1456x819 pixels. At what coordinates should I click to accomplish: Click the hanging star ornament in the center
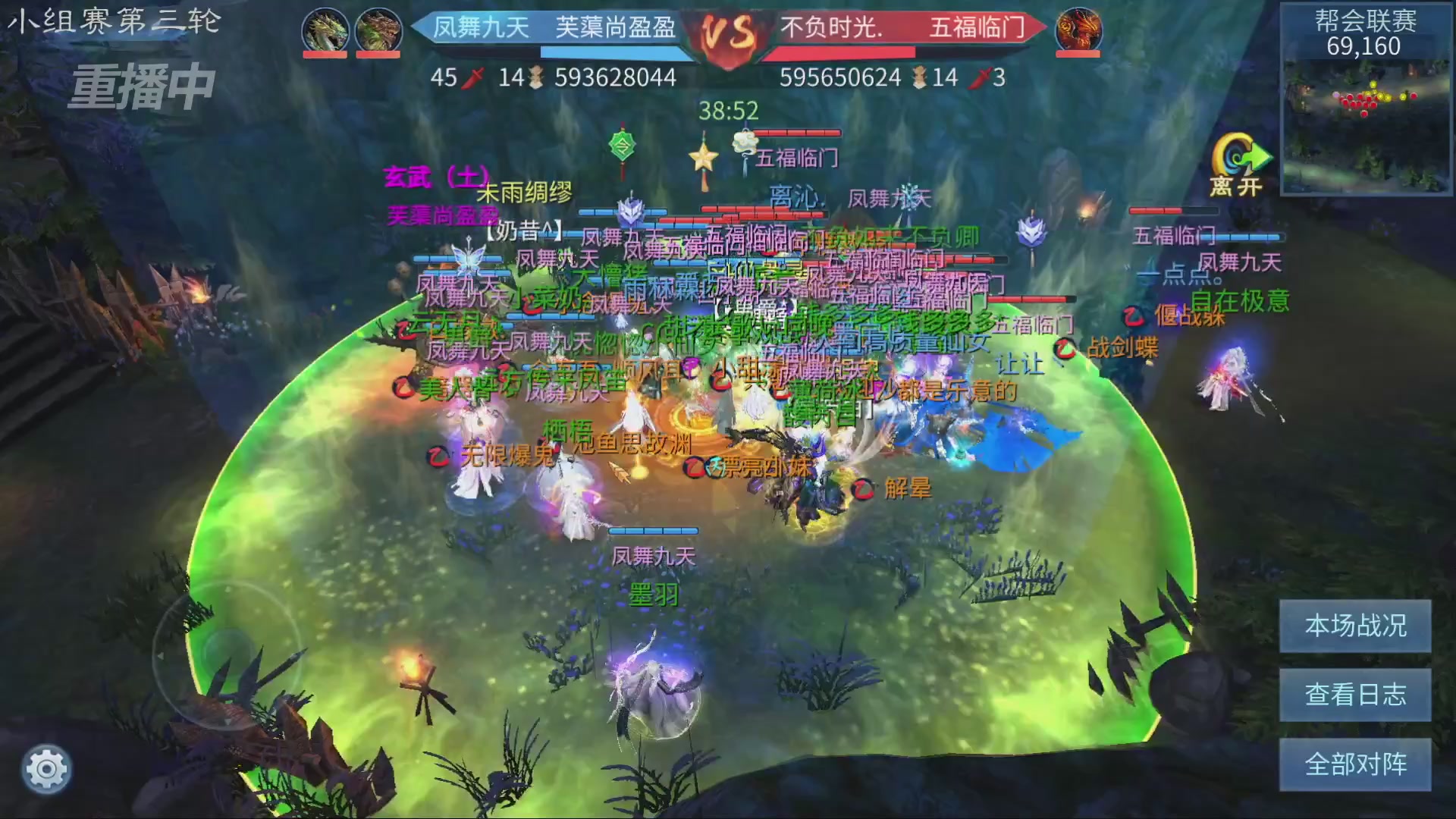705,157
